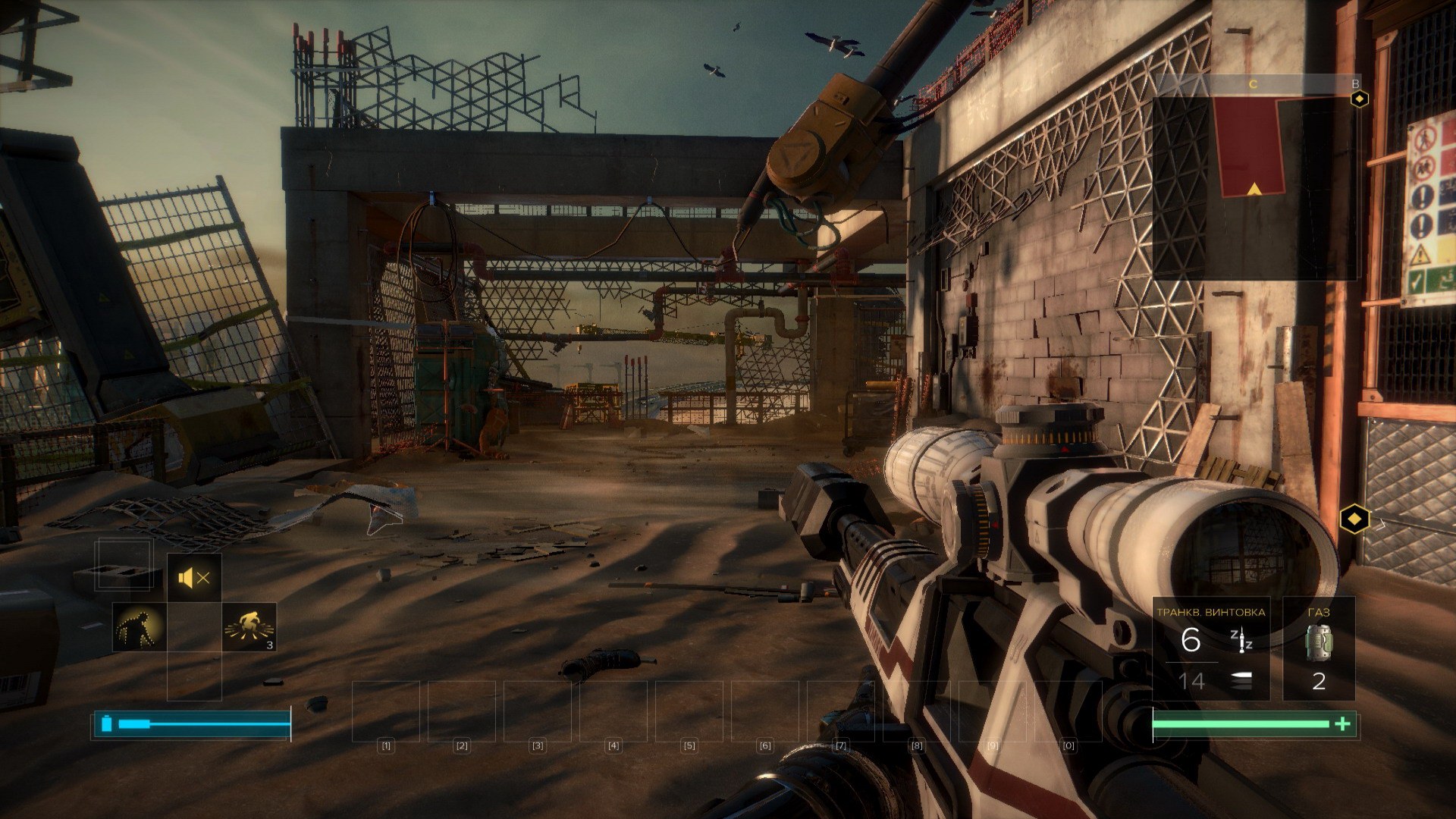Toggle the dotted crouching figure cloak augmentation
1456x819 pixels.
point(139,628)
